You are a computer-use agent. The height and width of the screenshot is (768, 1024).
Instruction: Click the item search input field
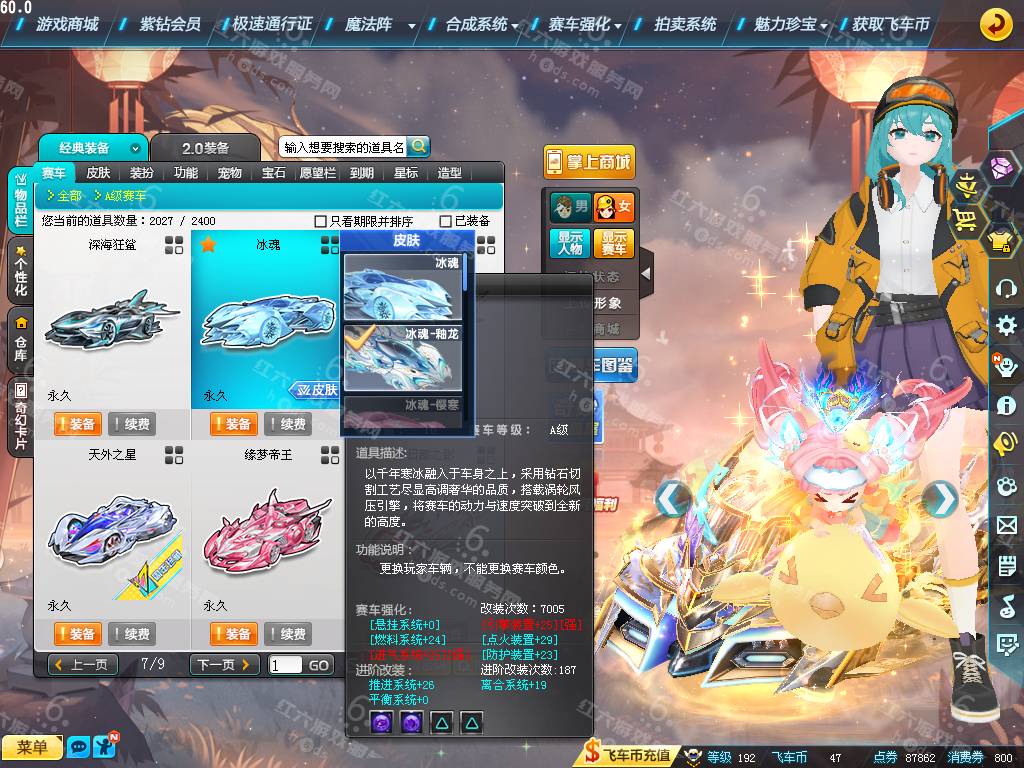(343, 147)
